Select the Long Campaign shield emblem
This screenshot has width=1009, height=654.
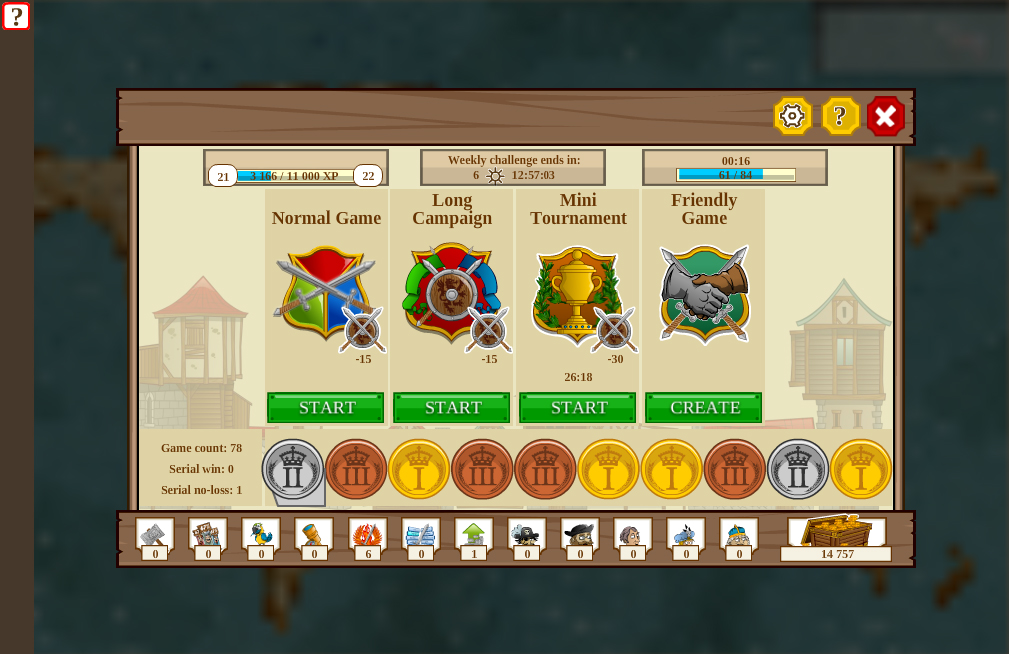point(451,292)
